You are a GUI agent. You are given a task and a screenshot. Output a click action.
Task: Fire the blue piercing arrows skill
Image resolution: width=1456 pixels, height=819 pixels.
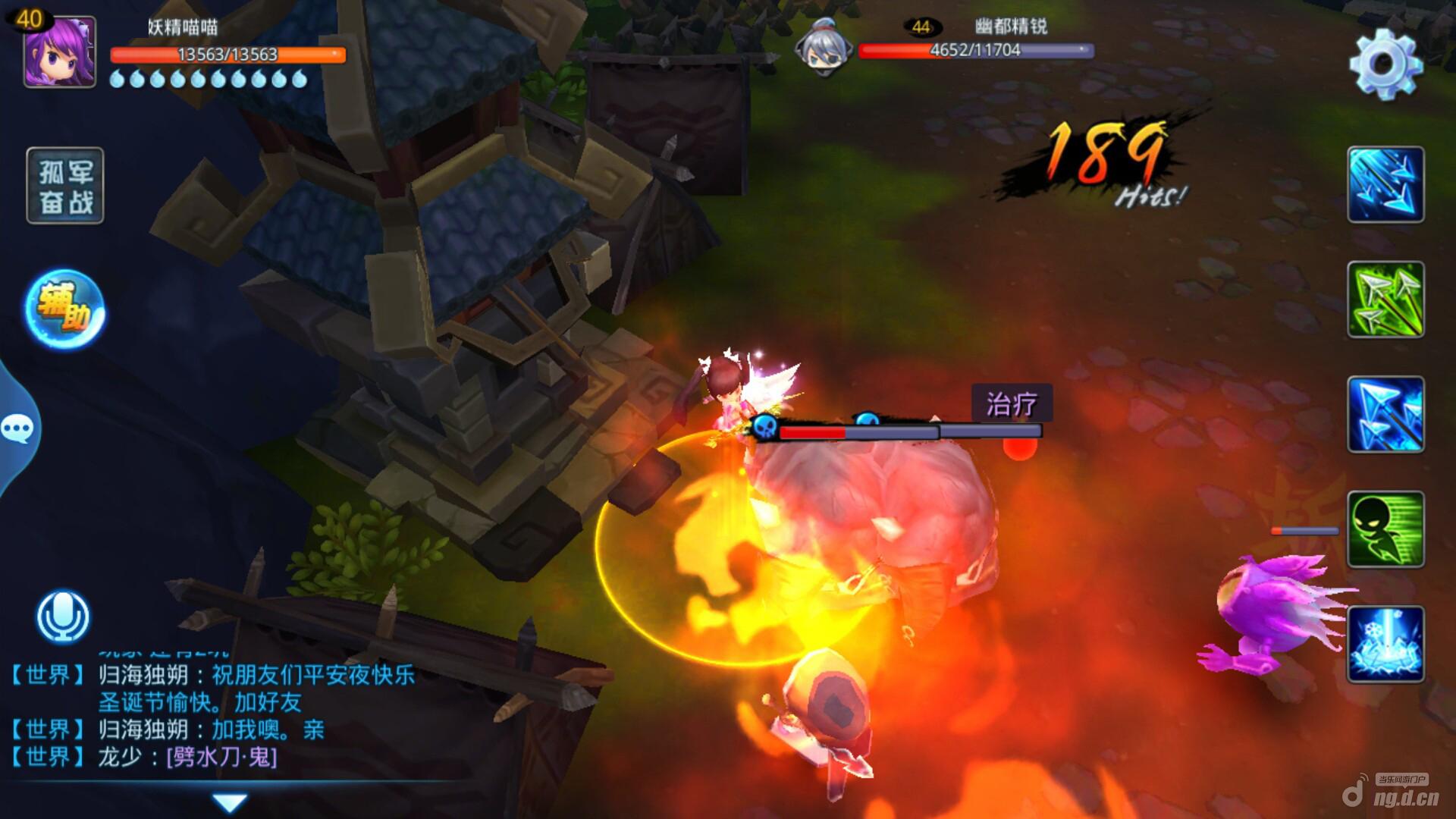(1385, 415)
